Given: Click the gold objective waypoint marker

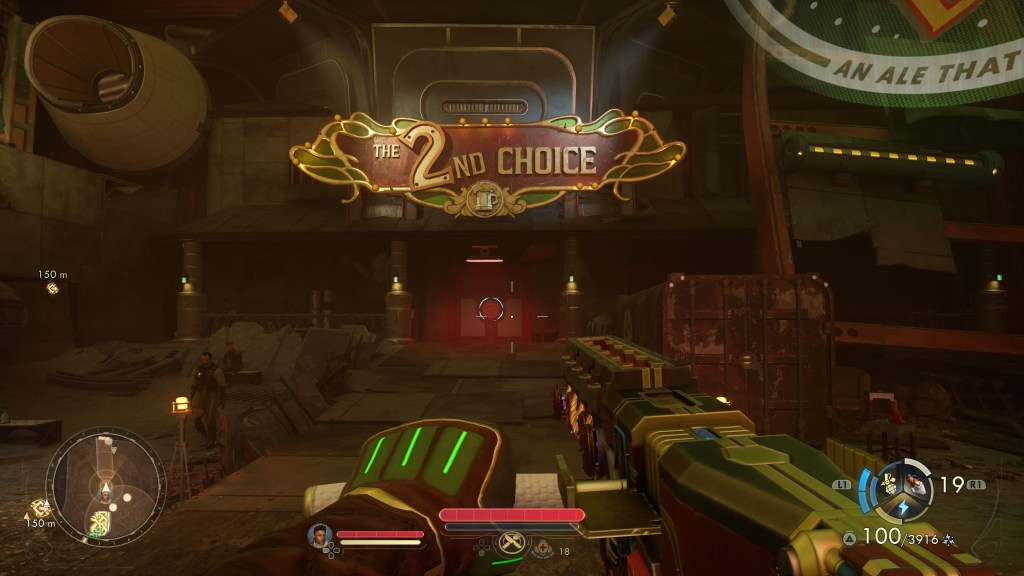Looking at the screenshot, I should (52, 289).
